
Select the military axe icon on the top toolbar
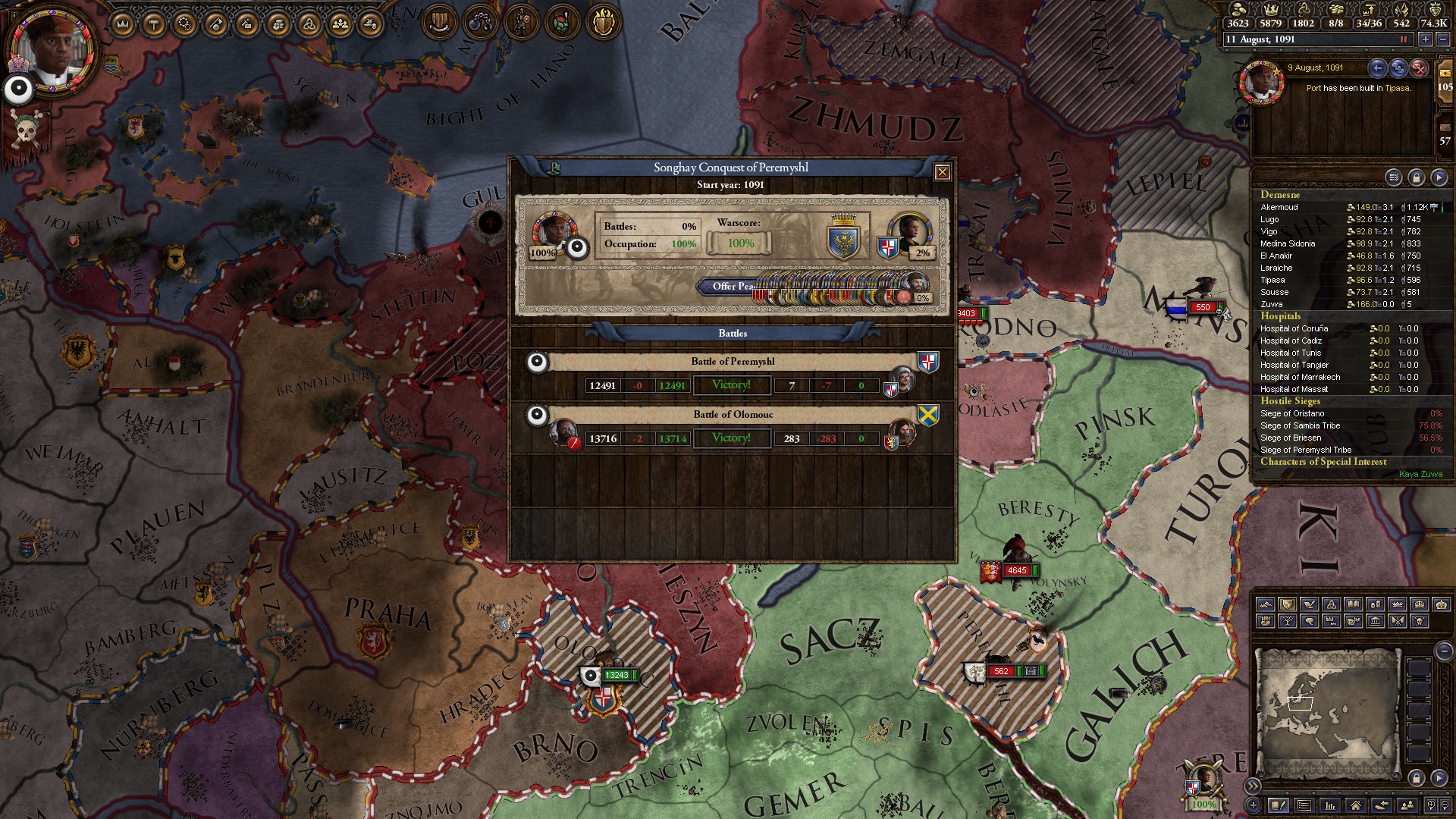(215, 23)
